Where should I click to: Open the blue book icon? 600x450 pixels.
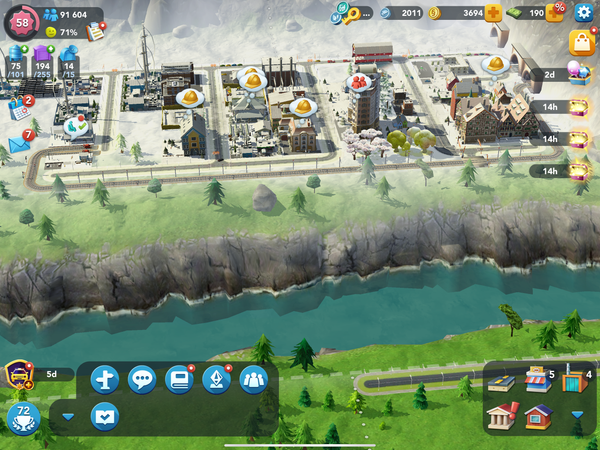(179, 380)
